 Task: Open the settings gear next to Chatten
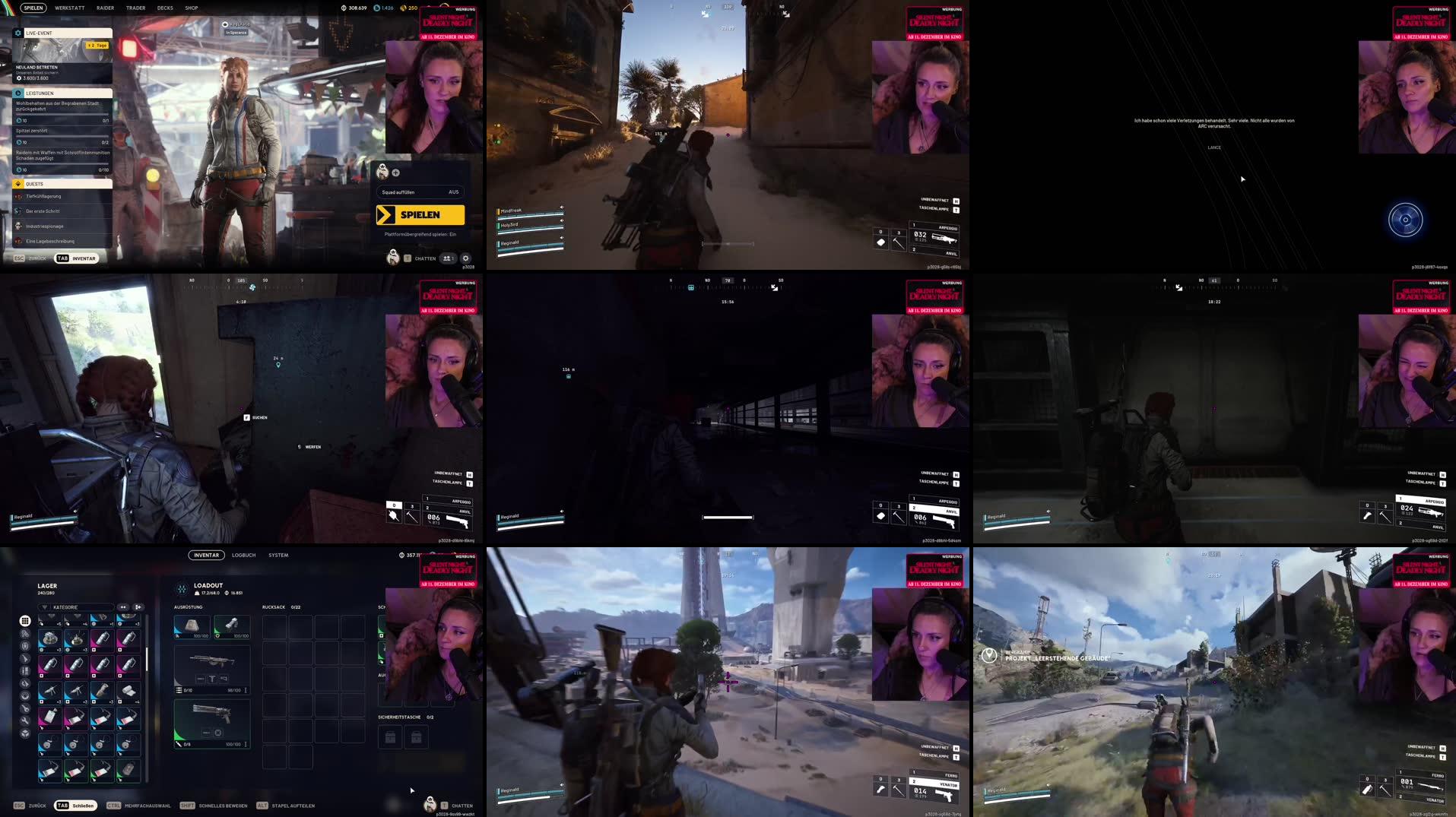[x=465, y=258]
